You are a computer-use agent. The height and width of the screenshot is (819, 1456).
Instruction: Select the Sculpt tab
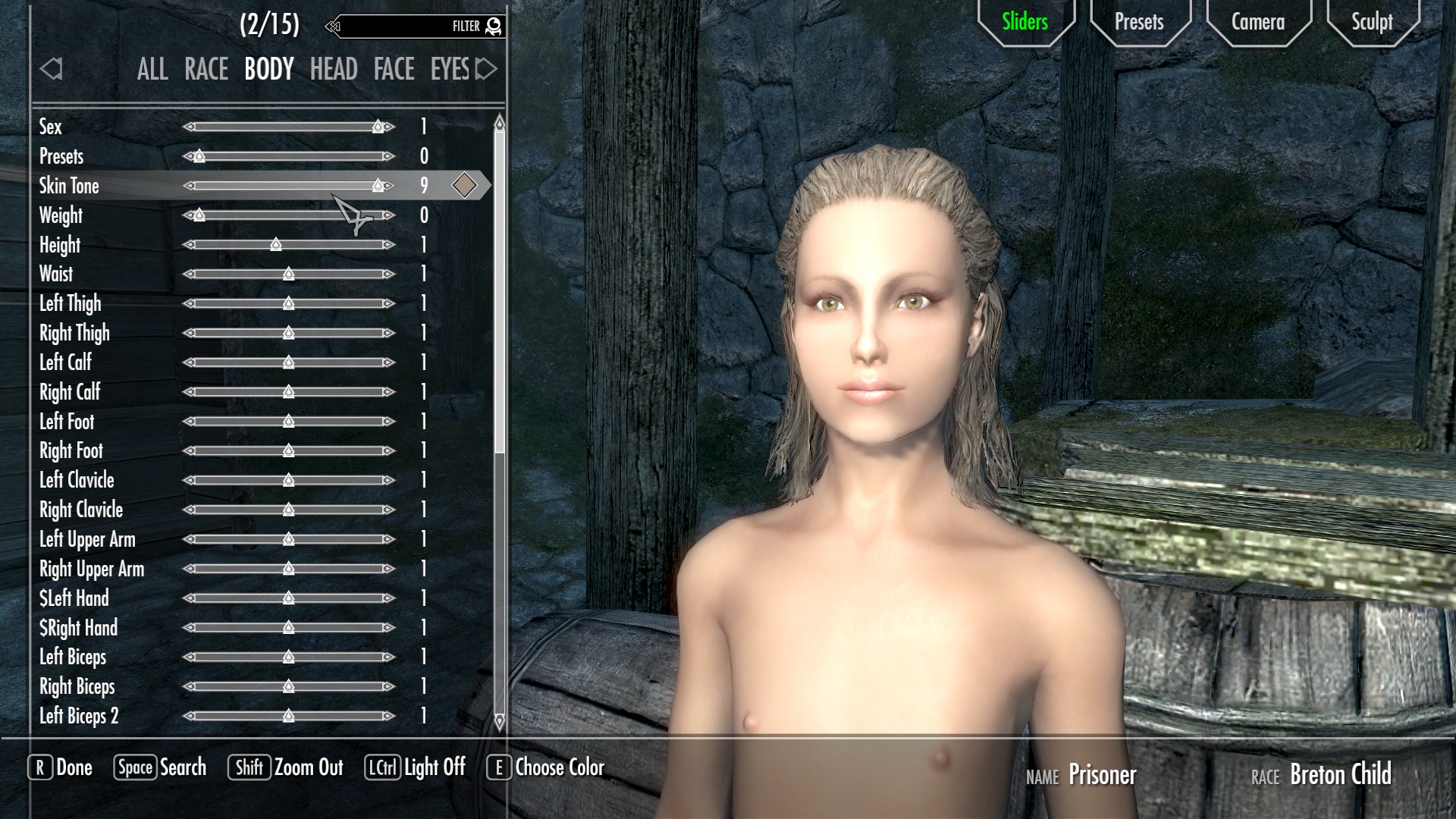pyautogui.click(x=1372, y=22)
